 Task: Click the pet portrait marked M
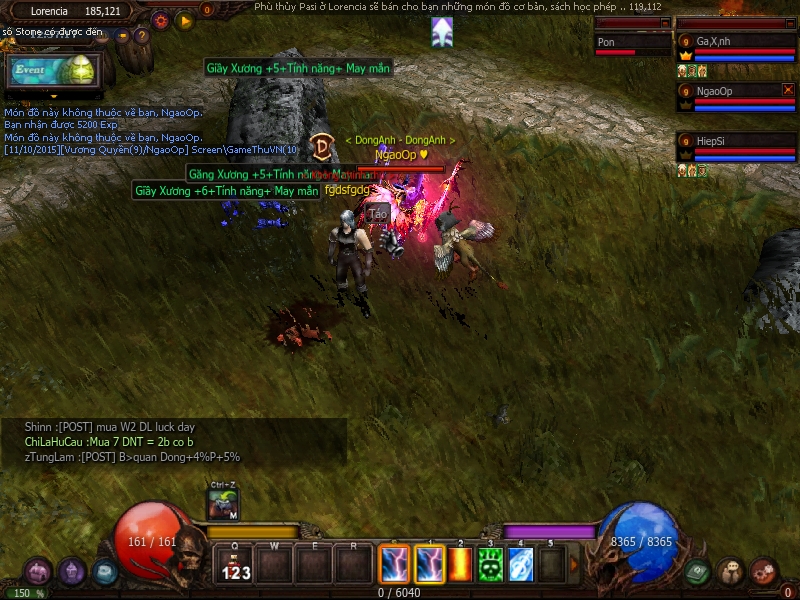(x=223, y=505)
